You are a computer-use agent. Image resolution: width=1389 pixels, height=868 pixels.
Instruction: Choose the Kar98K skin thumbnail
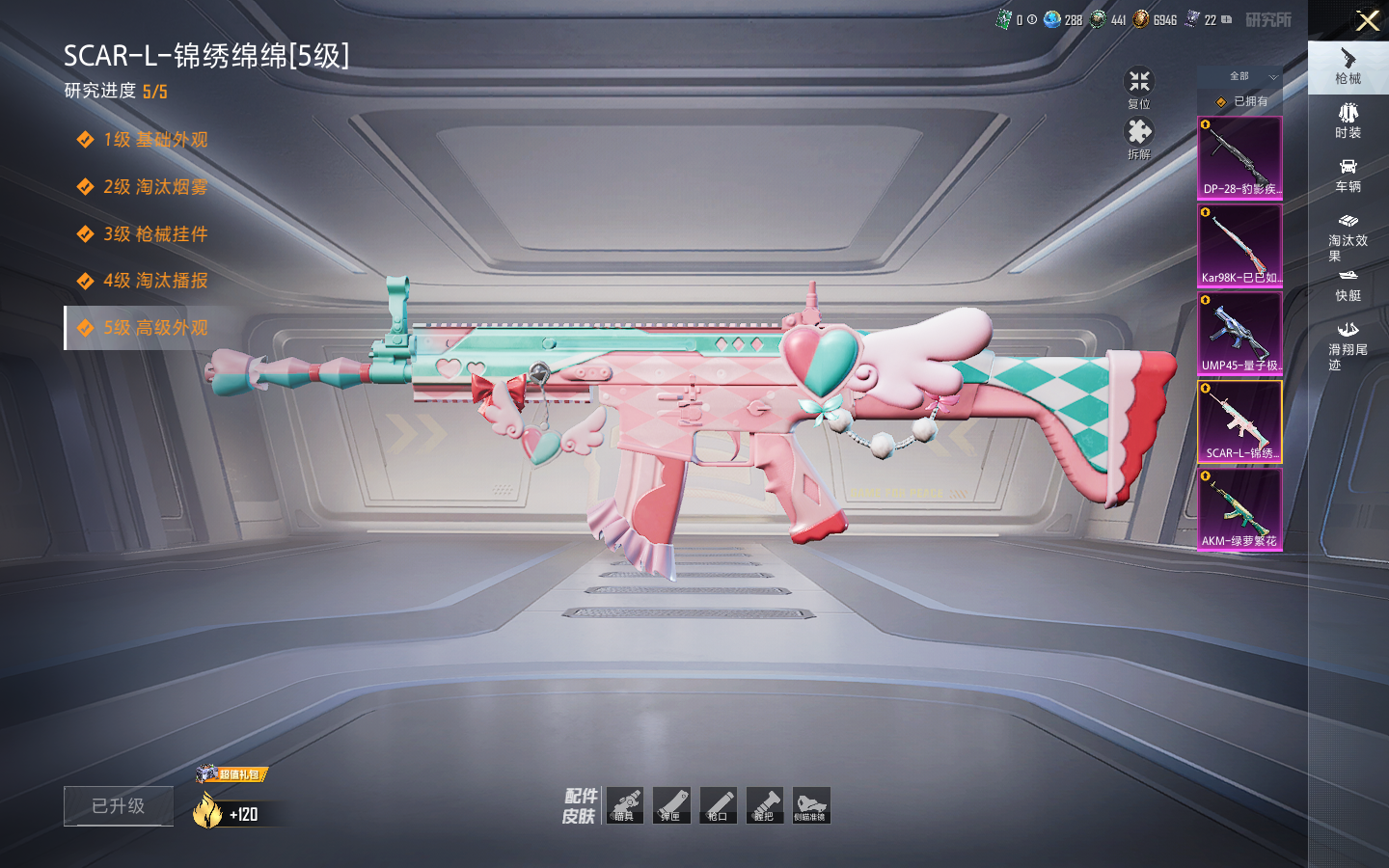tap(1239, 245)
